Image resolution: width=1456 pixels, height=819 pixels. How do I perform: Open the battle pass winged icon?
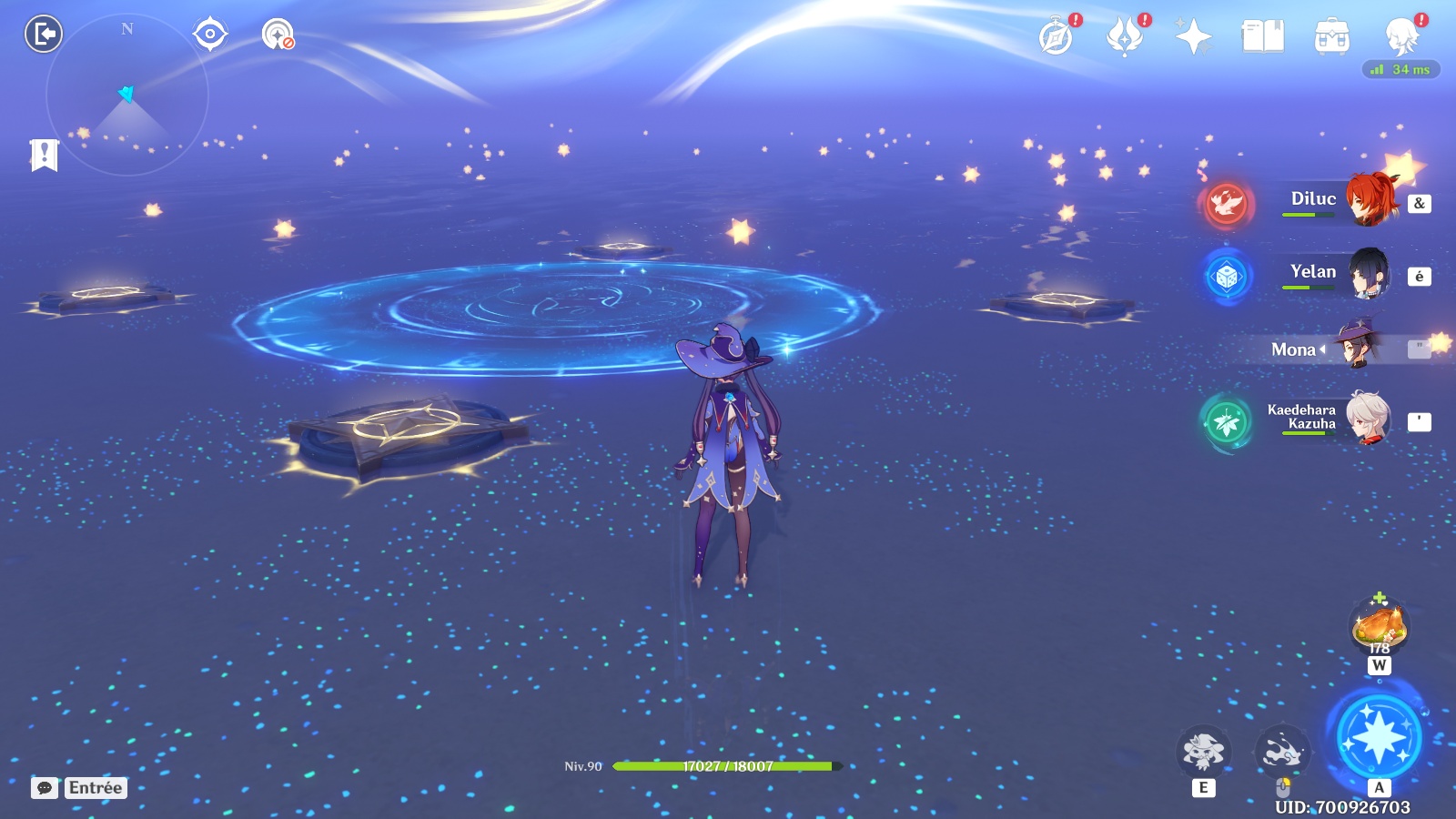tap(1125, 37)
